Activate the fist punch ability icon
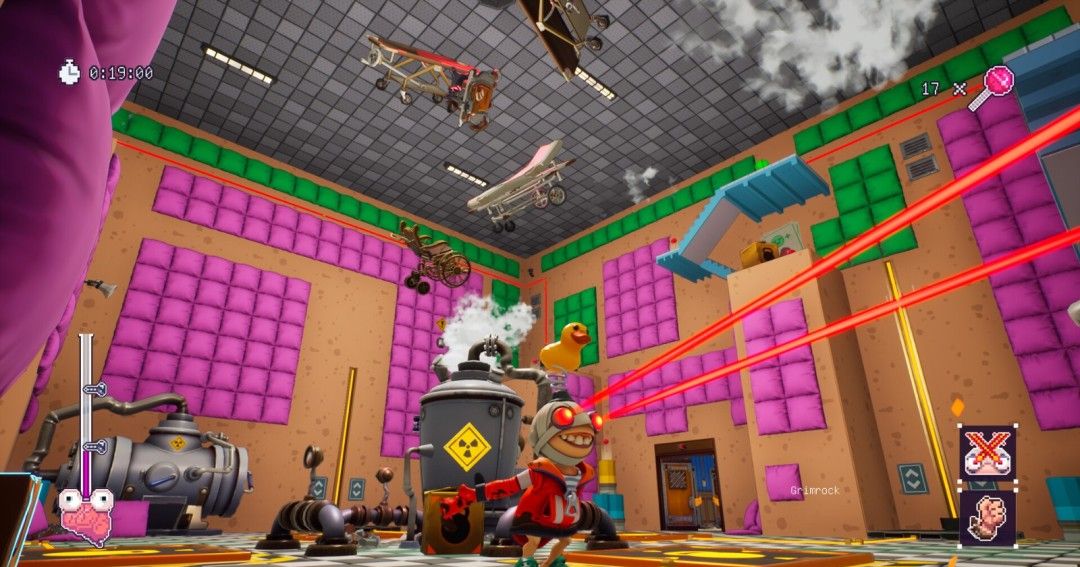Image resolution: width=1080 pixels, height=567 pixels. click(988, 514)
